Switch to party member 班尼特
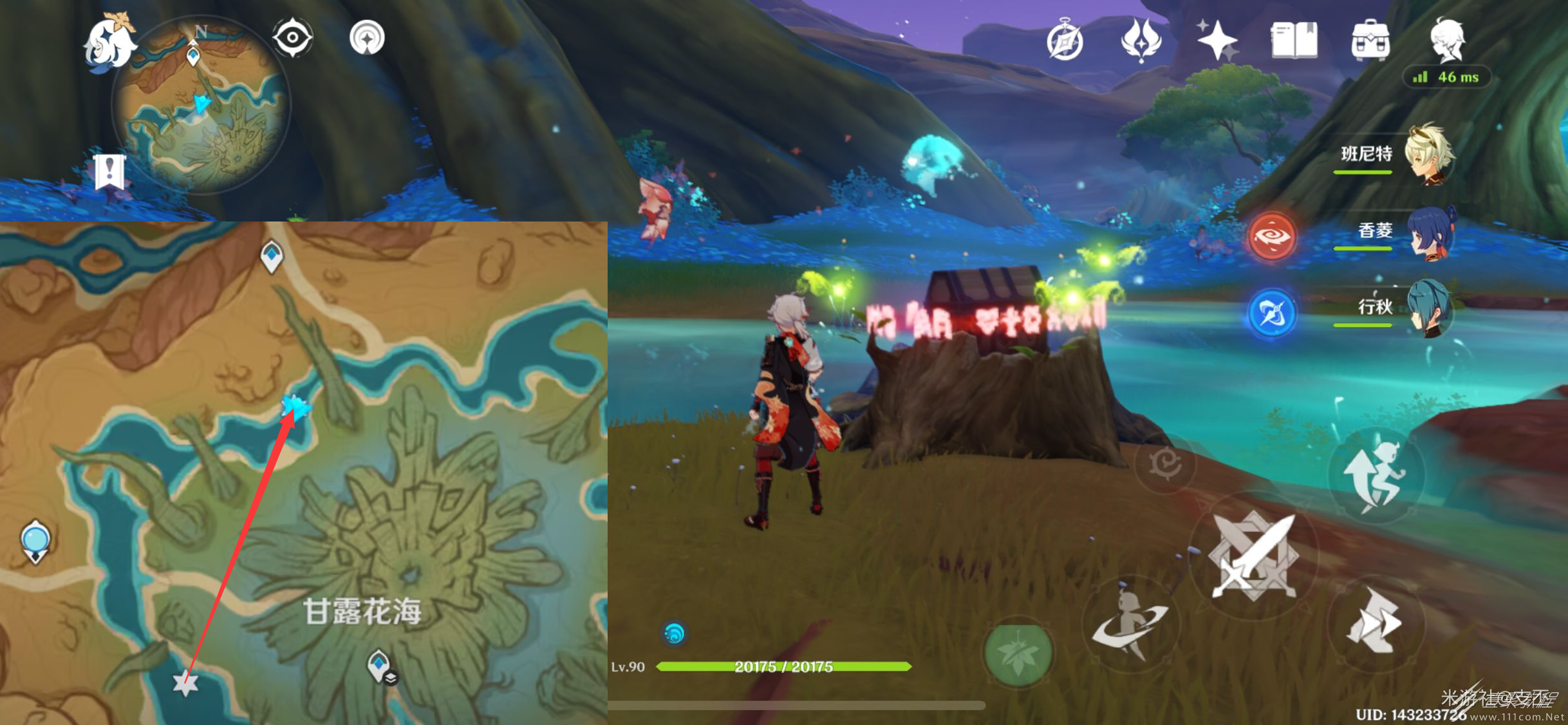This screenshot has height=725, width=1568. click(x=1428, y=155)
